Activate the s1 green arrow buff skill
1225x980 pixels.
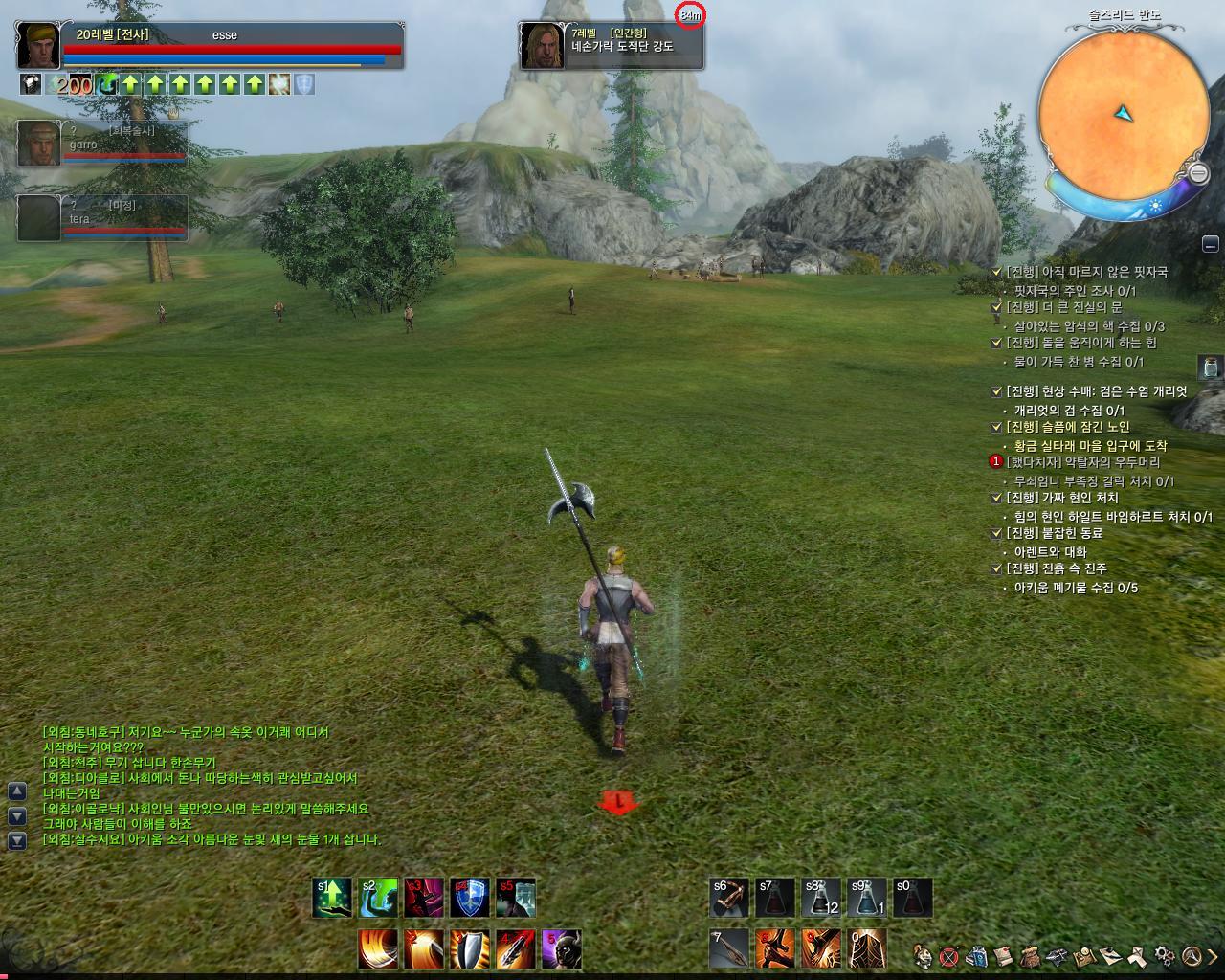click(x=331, y=898)
